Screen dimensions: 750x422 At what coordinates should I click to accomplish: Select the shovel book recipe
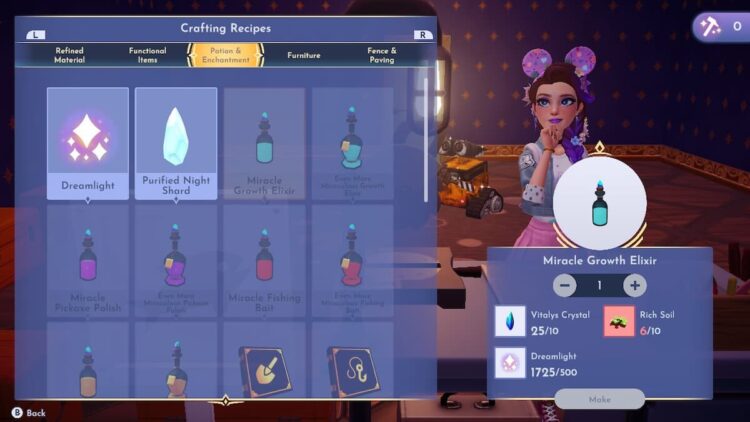point(264,370)
